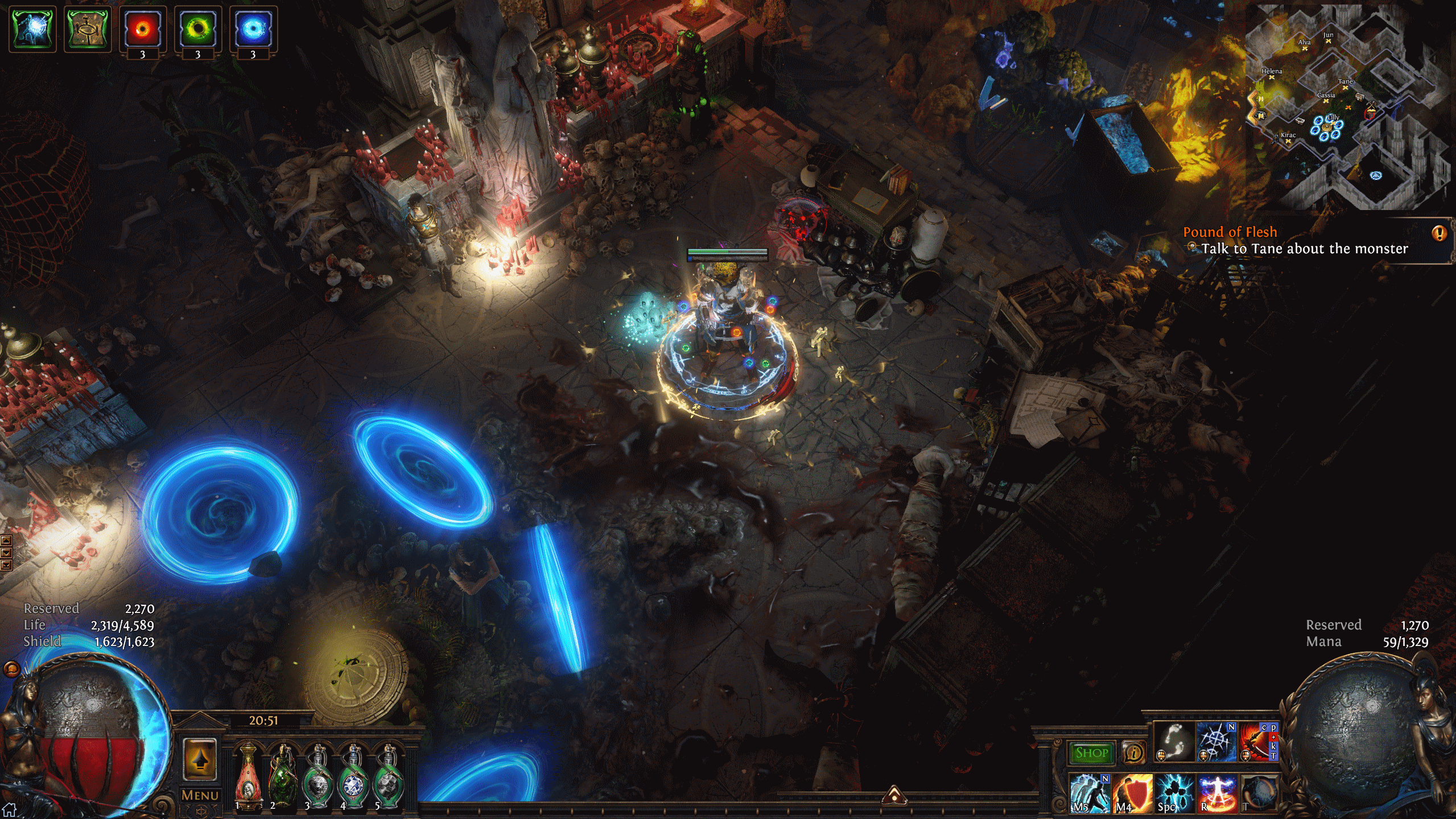
Task: Click the yellow level-up arrow button
Action: pyautogui.click(x=200, y=759)
